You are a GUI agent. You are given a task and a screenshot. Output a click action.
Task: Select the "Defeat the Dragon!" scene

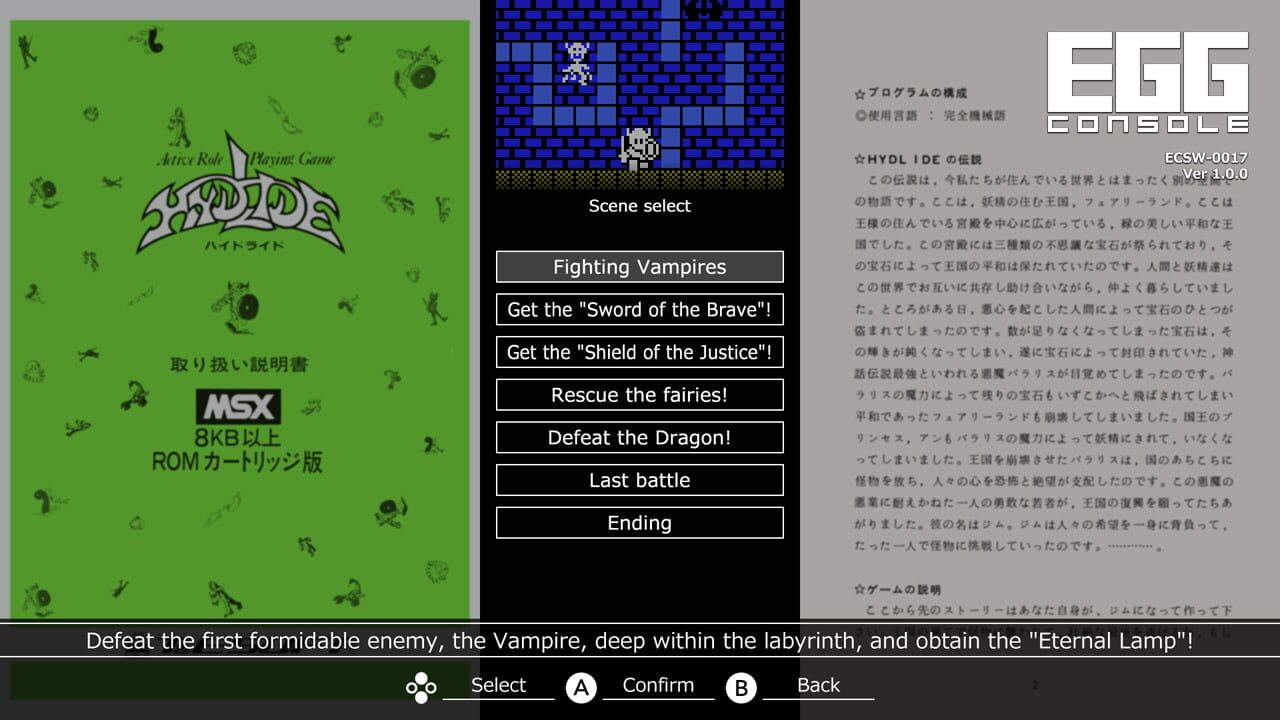pyautogui.click(x=639, y=437)
